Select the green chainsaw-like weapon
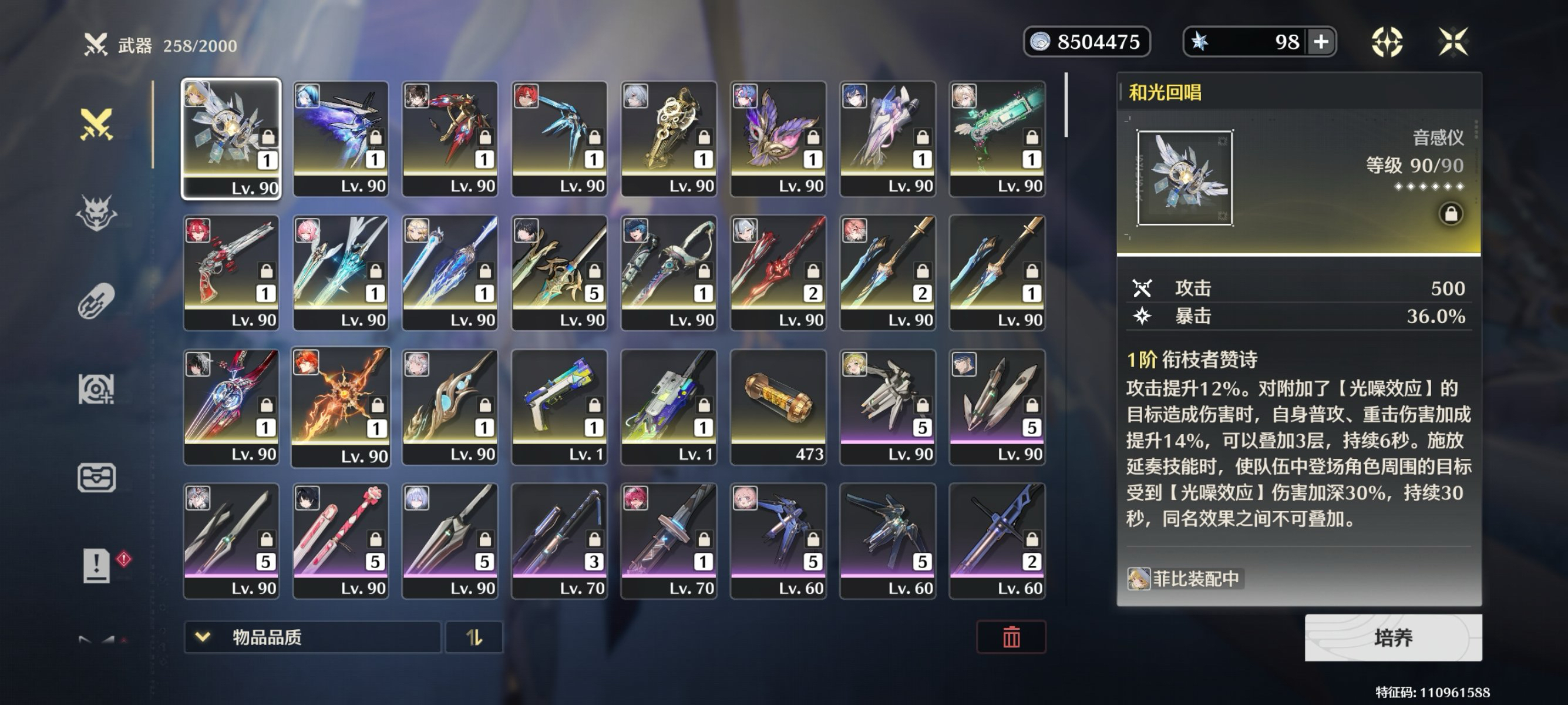Viewport: 1568px width, 705px height. [997, 139]
